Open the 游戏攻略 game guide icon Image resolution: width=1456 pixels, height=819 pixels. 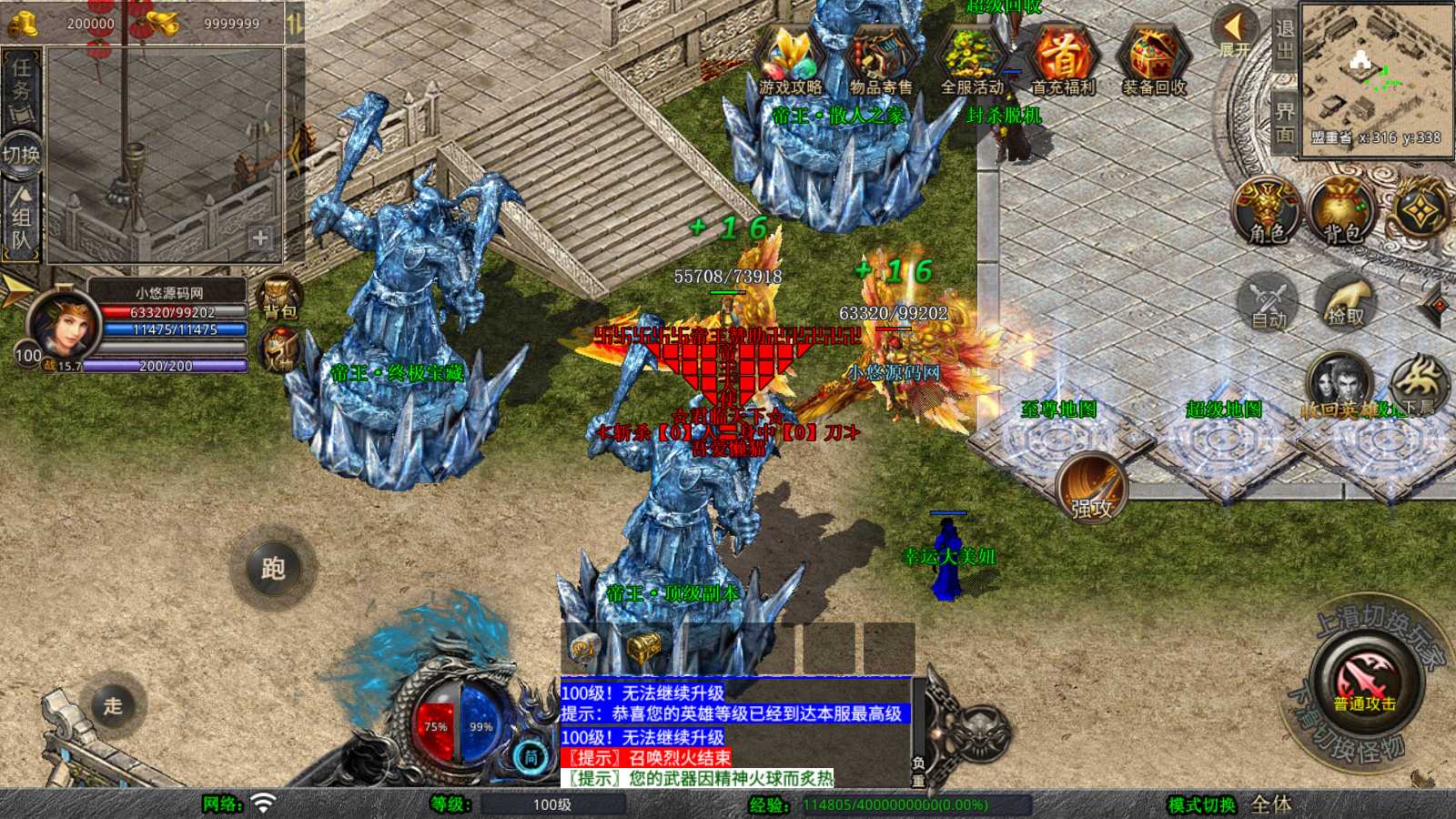click(x=790, y=62)
